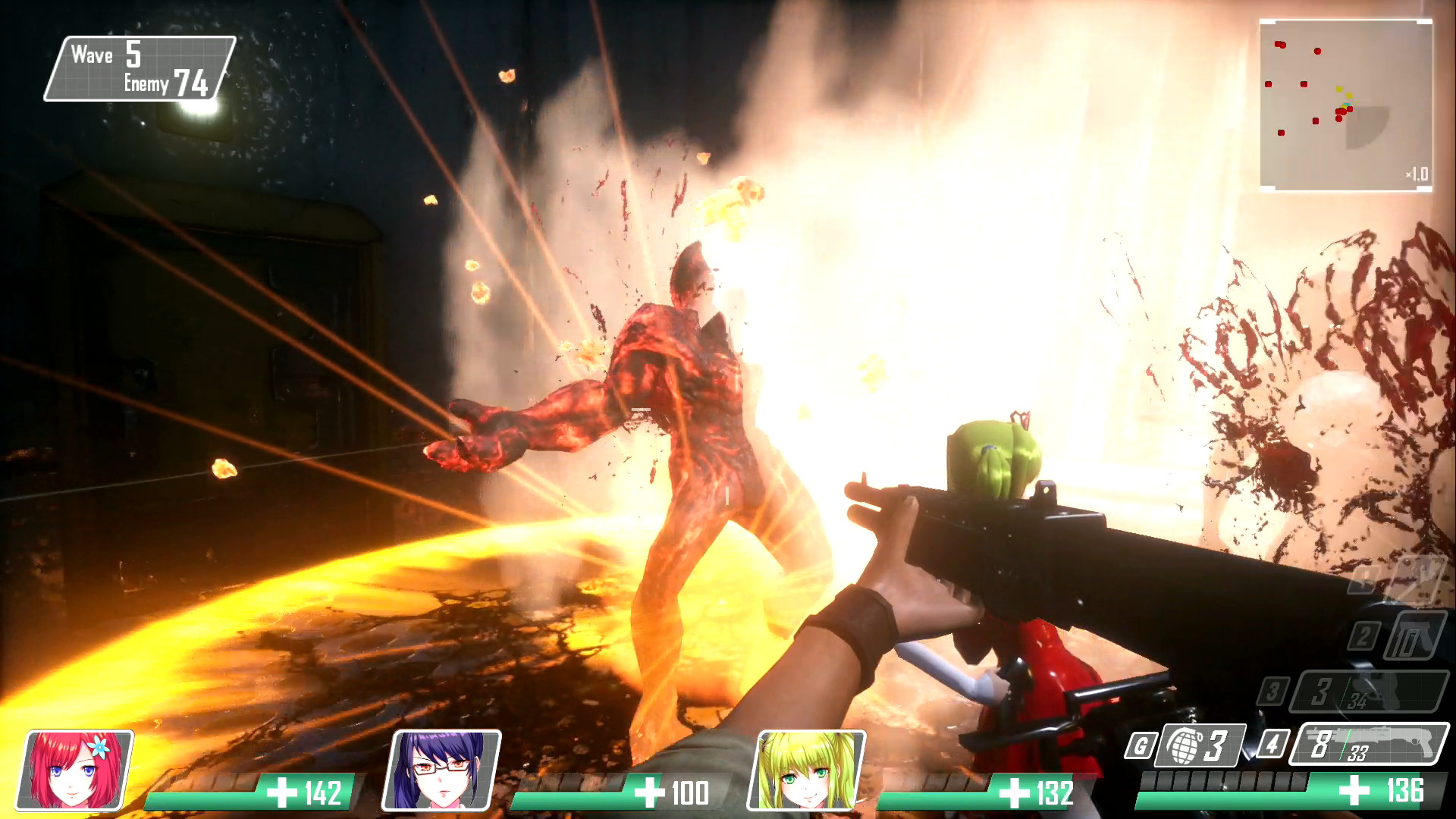Click the plus icon beside the 142 health value

pyautogui.click(x=284, y=793)
